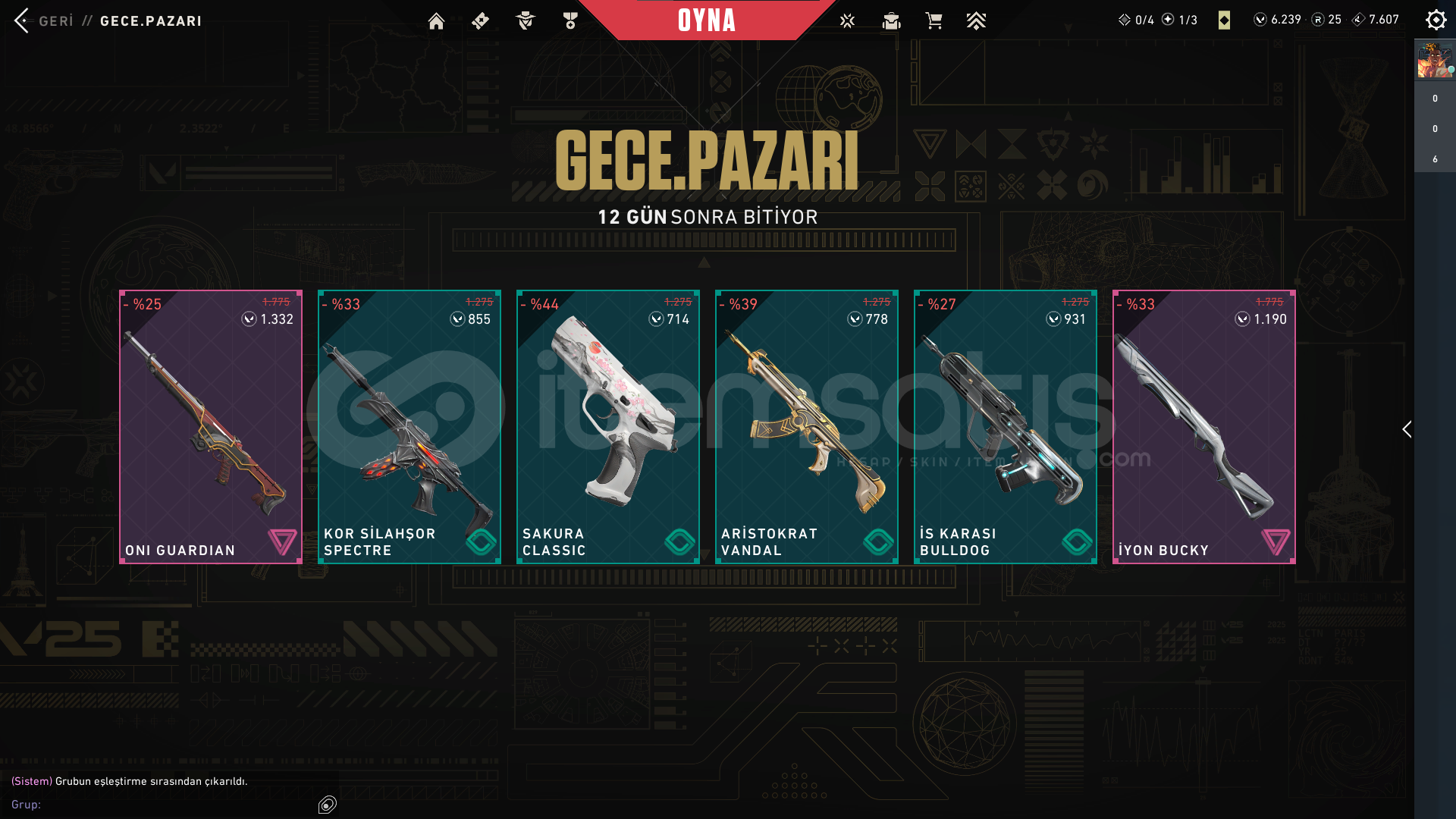Choose the İyon Bucky skin card

tap(1204, 426)
